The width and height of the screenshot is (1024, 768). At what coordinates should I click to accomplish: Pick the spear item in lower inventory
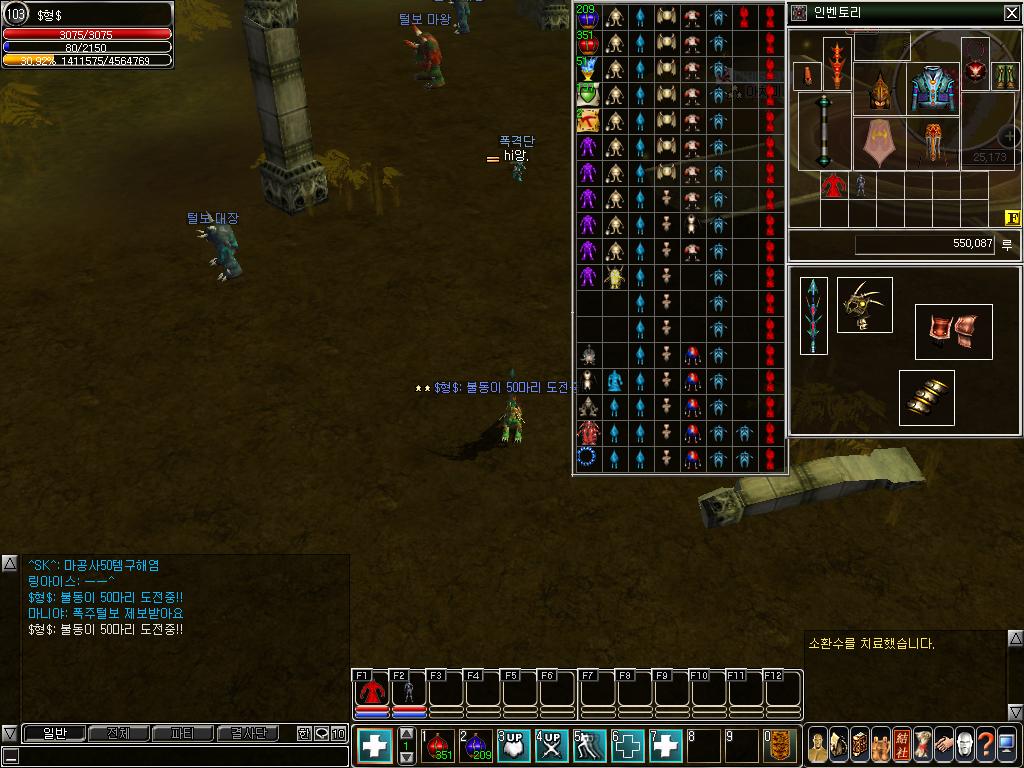coord(814,315)
